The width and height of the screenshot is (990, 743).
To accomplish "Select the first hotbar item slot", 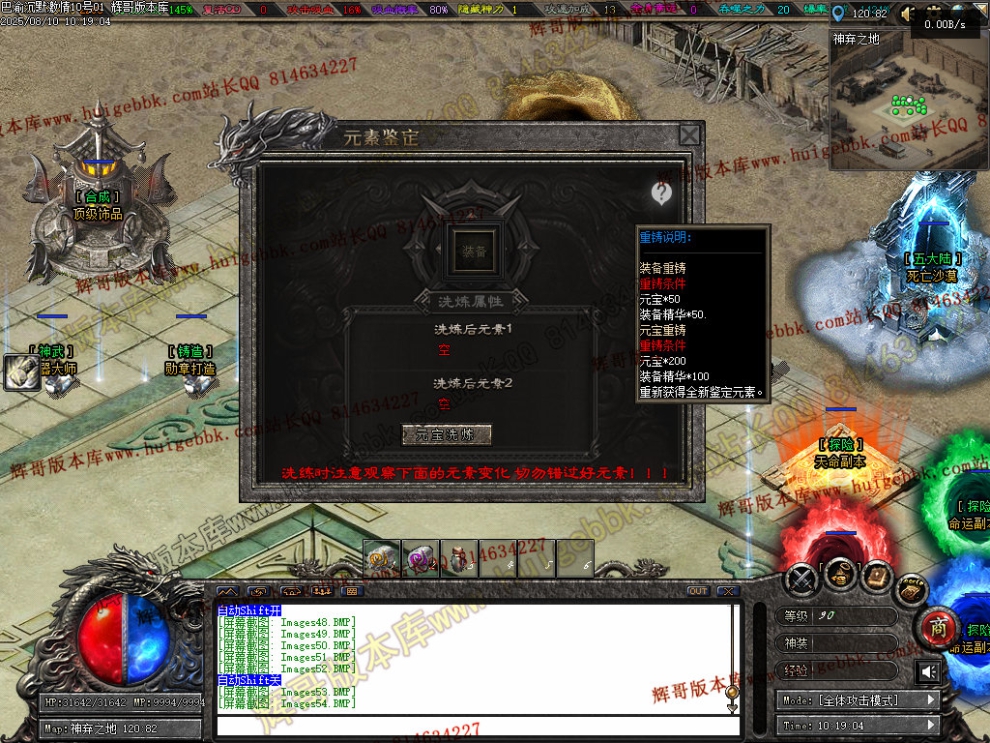I will pos(381,559).
